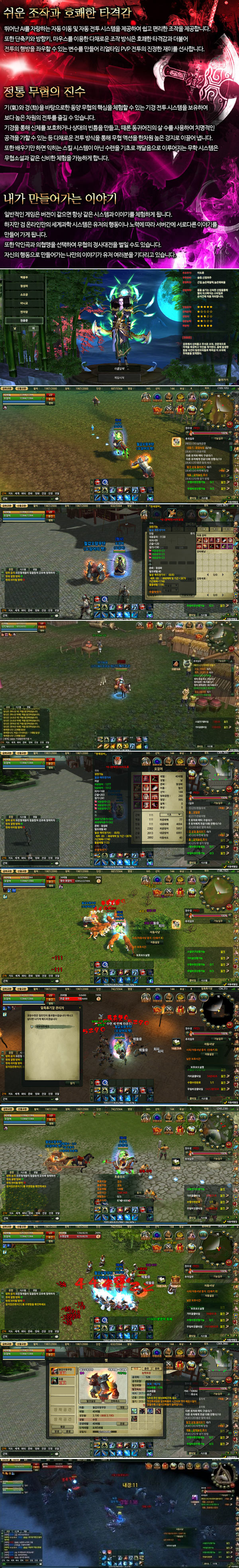The width and height of the screenshot is (239, 1568).
Task: Select the 천룡문 faction entry
Action: pyautogui.click(x=24, y=320)
